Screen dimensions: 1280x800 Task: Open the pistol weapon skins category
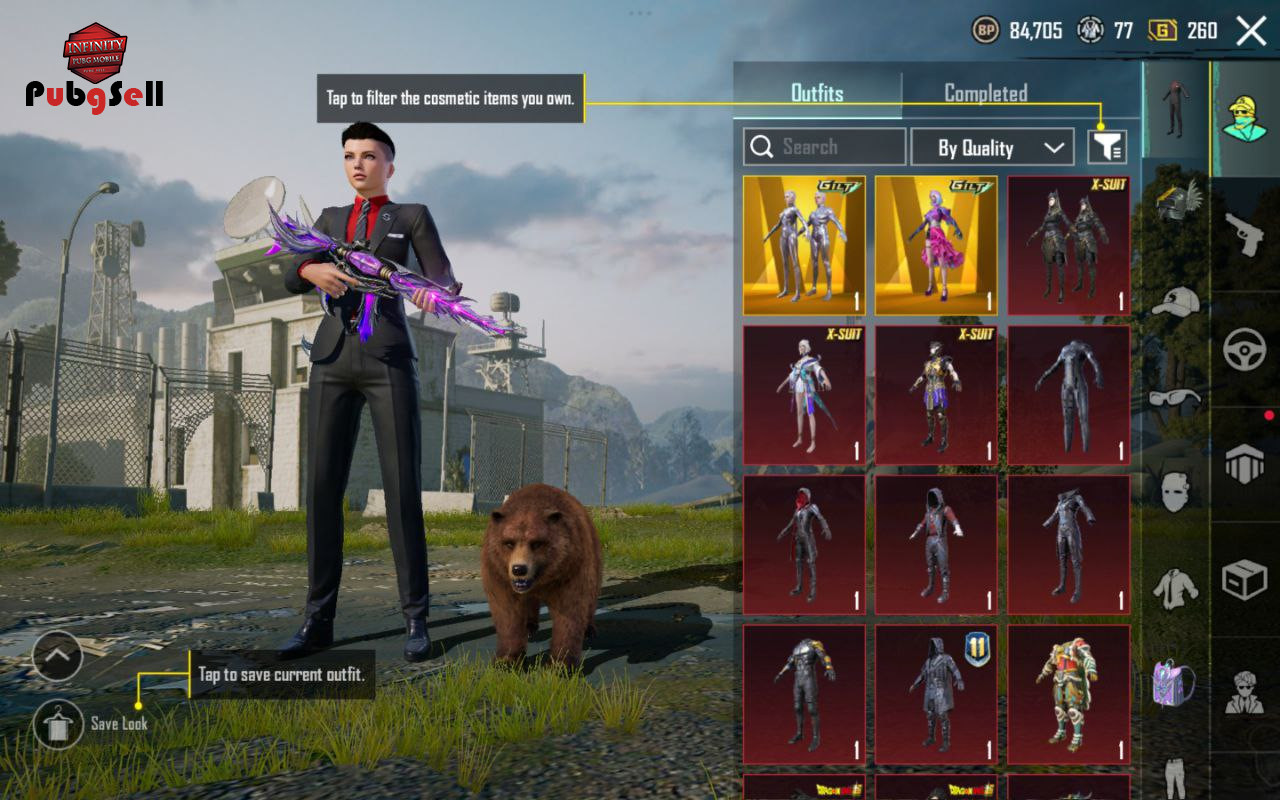coord(1245,235)
